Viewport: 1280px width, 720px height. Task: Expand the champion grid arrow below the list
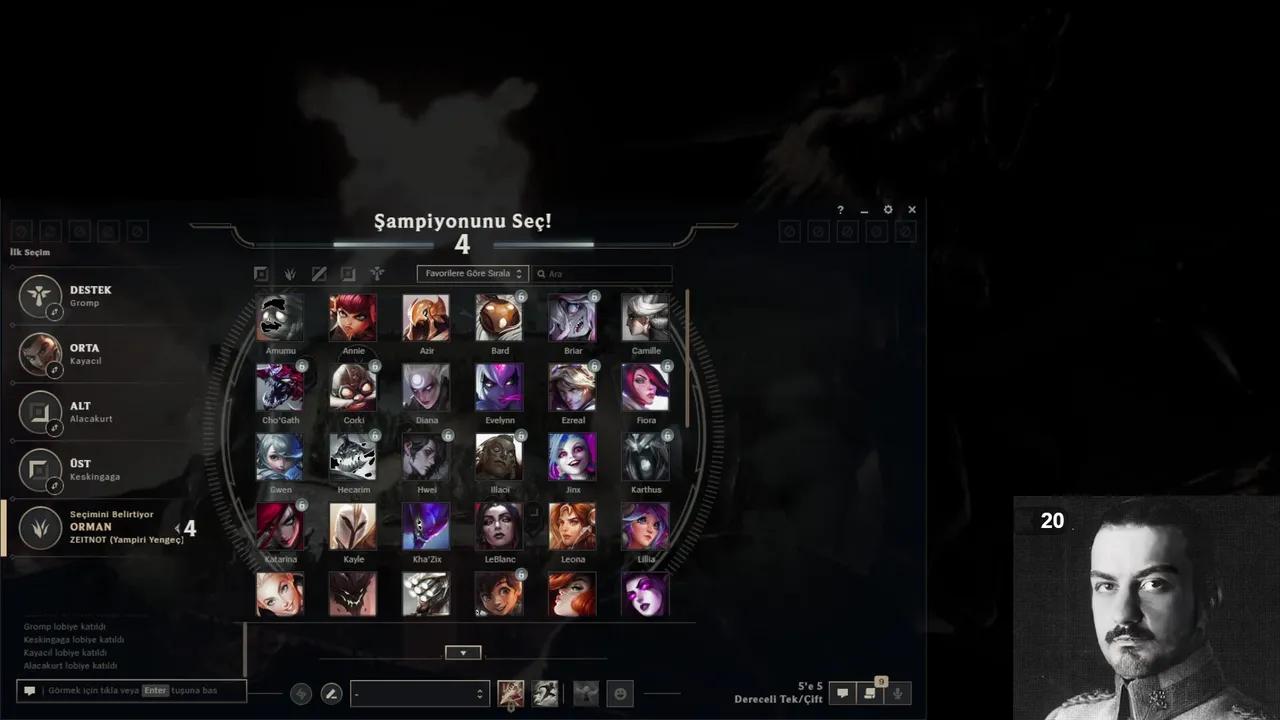click(462, 652)
